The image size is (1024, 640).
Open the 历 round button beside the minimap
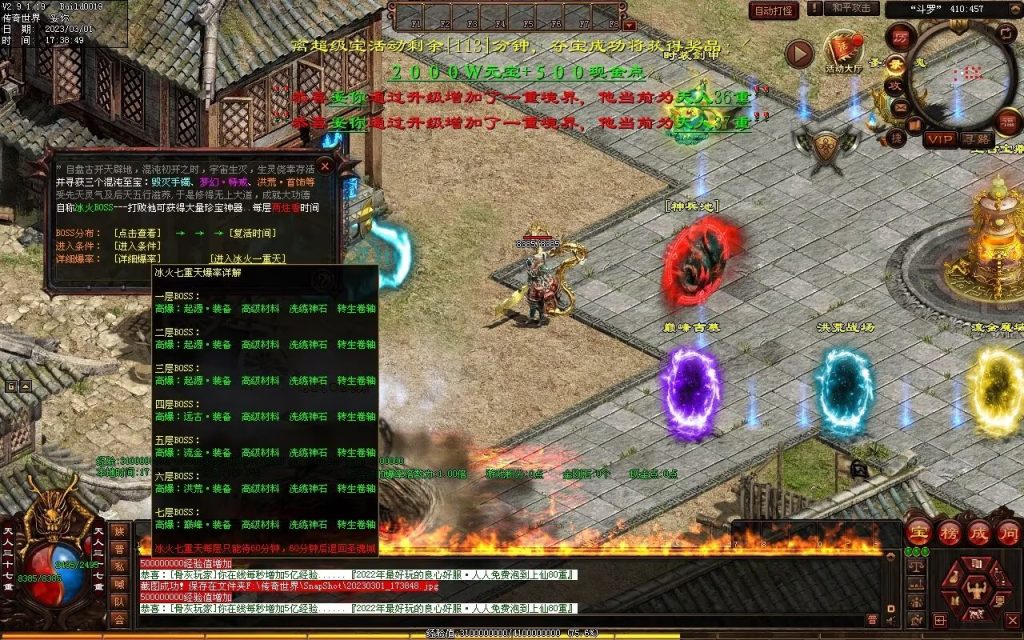coord(899,35)
